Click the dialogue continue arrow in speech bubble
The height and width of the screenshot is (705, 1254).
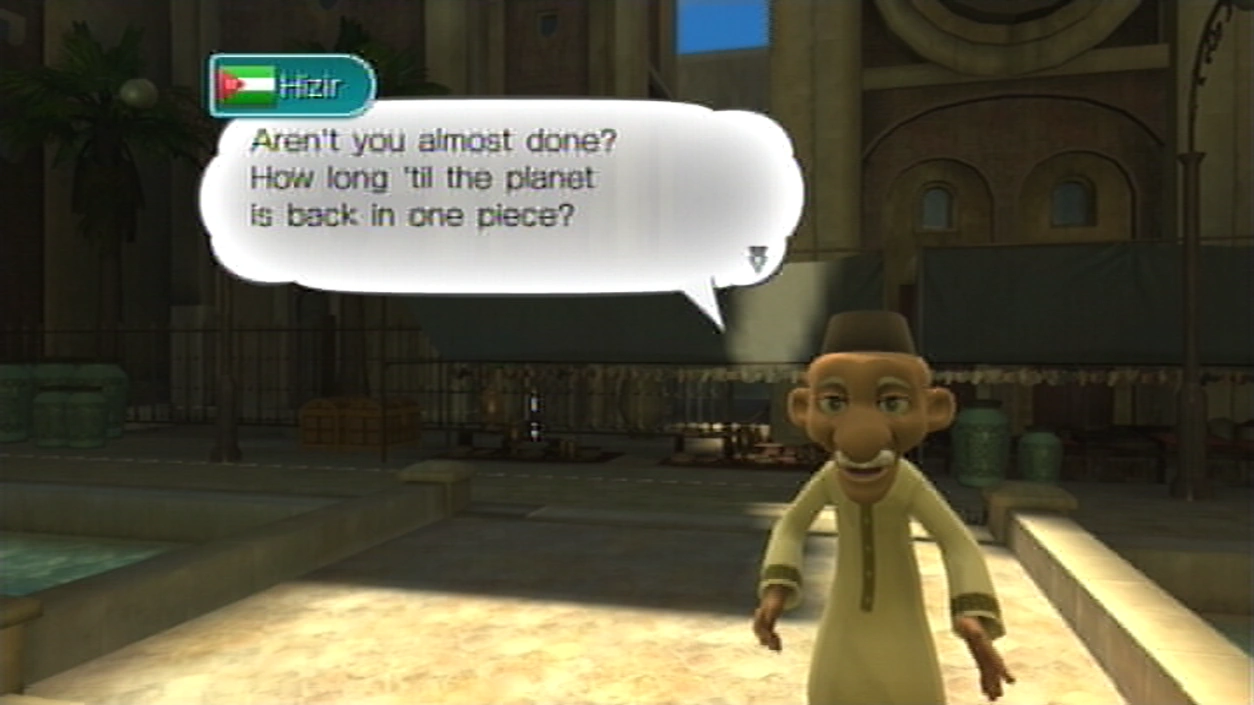(757, 260)
